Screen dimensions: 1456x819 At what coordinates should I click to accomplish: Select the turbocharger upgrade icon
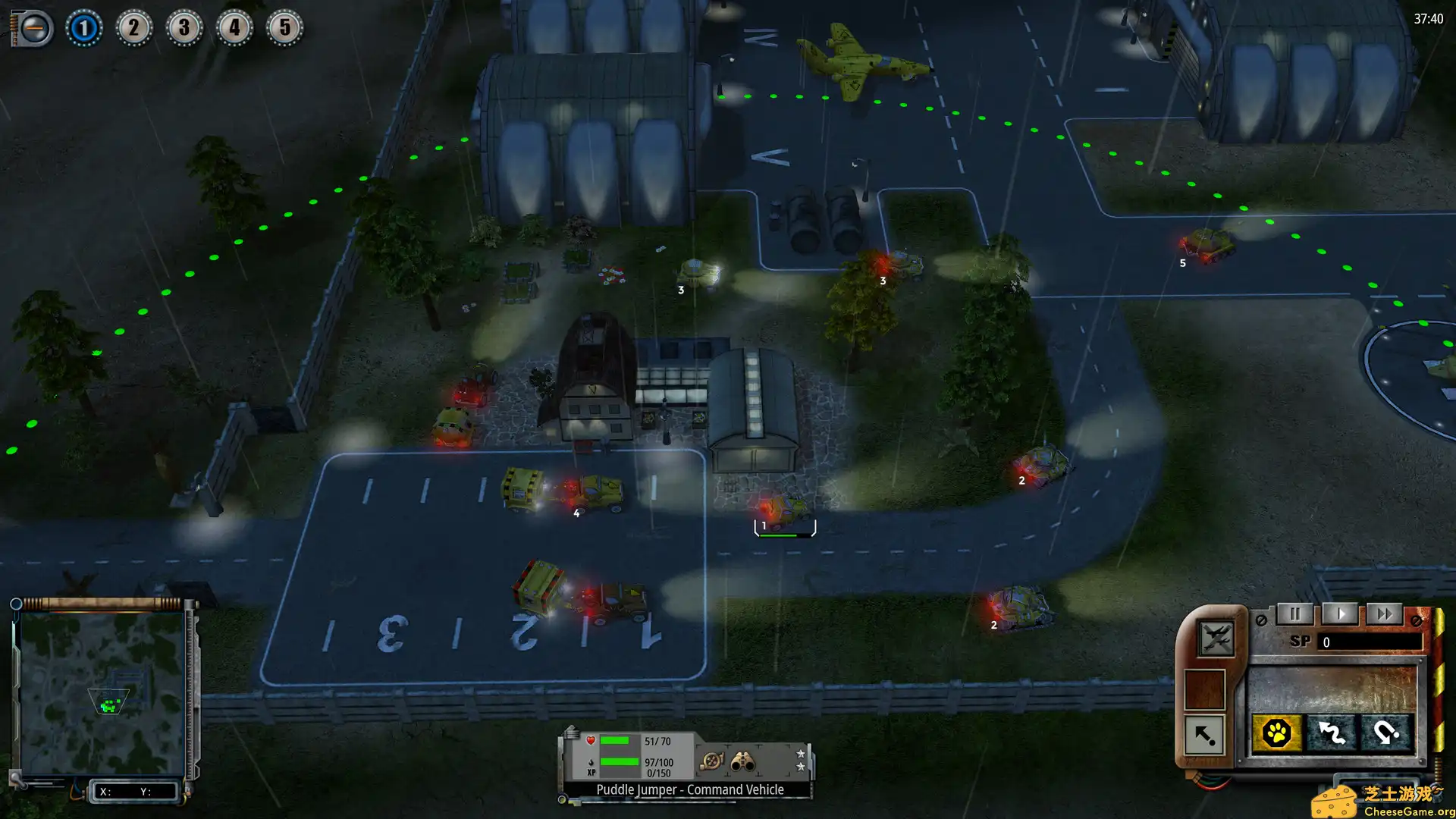pos(711,761)
